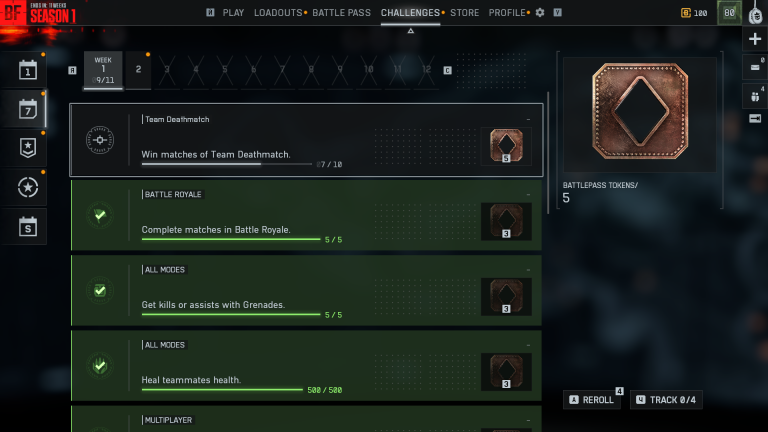Open the Play tab

tap(233, 13)
